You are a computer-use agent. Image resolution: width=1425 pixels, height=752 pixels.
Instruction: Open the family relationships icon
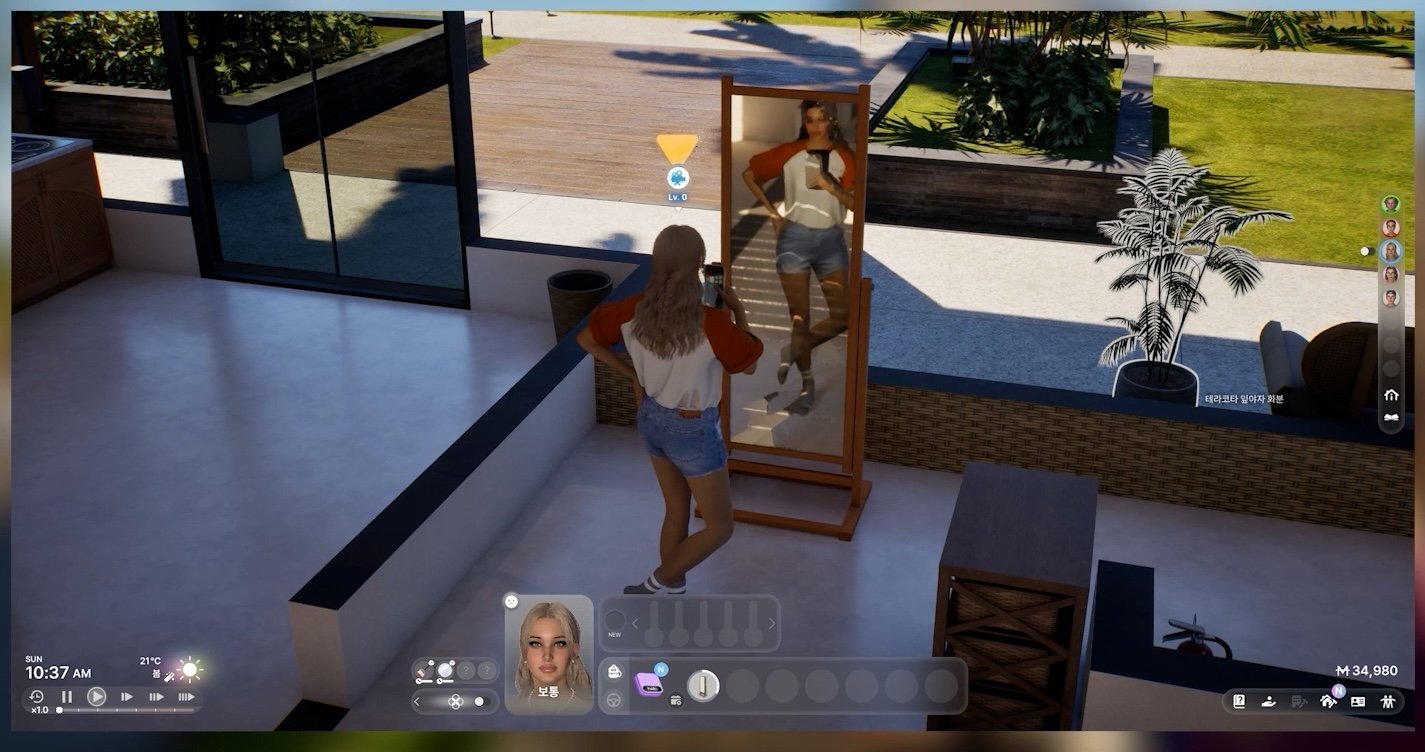click(1388, 702)
